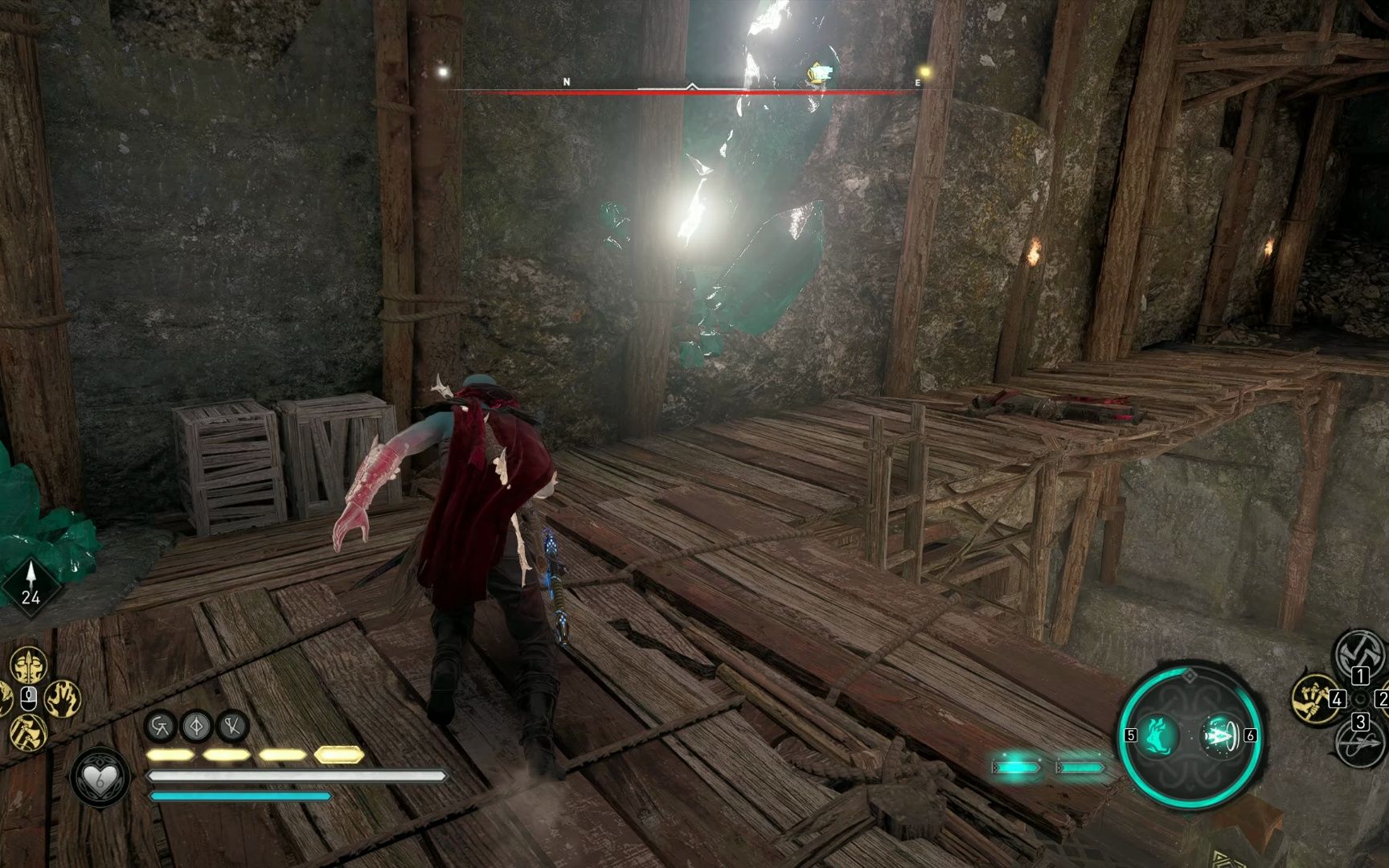Click the gold objective marker on the compass

click(x=817, y=74)
